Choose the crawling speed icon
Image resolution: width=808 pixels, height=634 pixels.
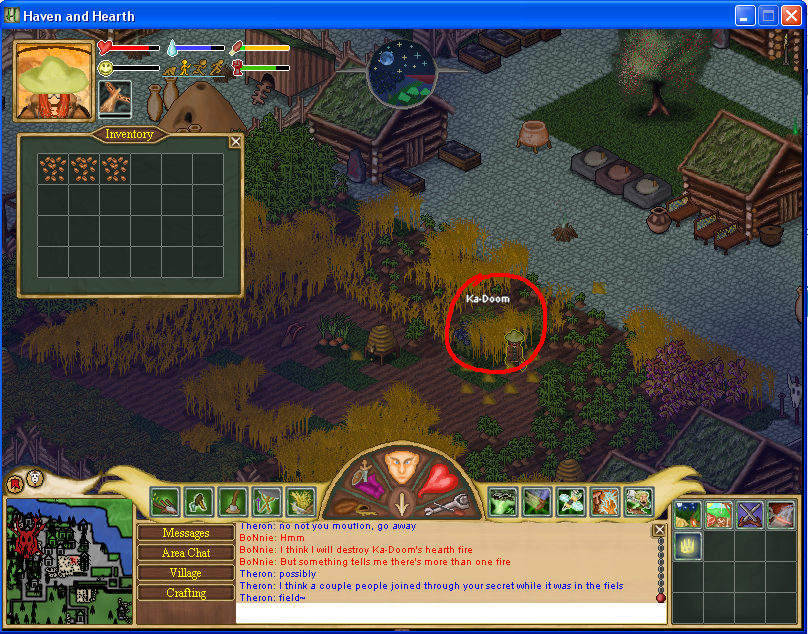170,69
